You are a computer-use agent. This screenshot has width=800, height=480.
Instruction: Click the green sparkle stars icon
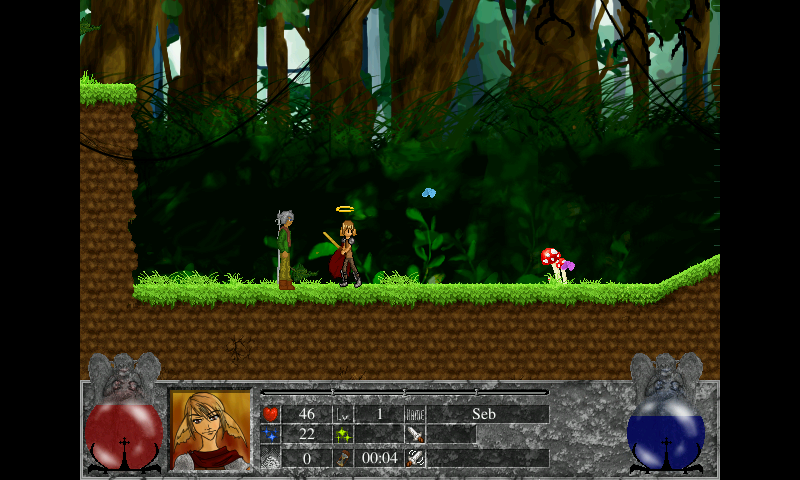[342, 434]
